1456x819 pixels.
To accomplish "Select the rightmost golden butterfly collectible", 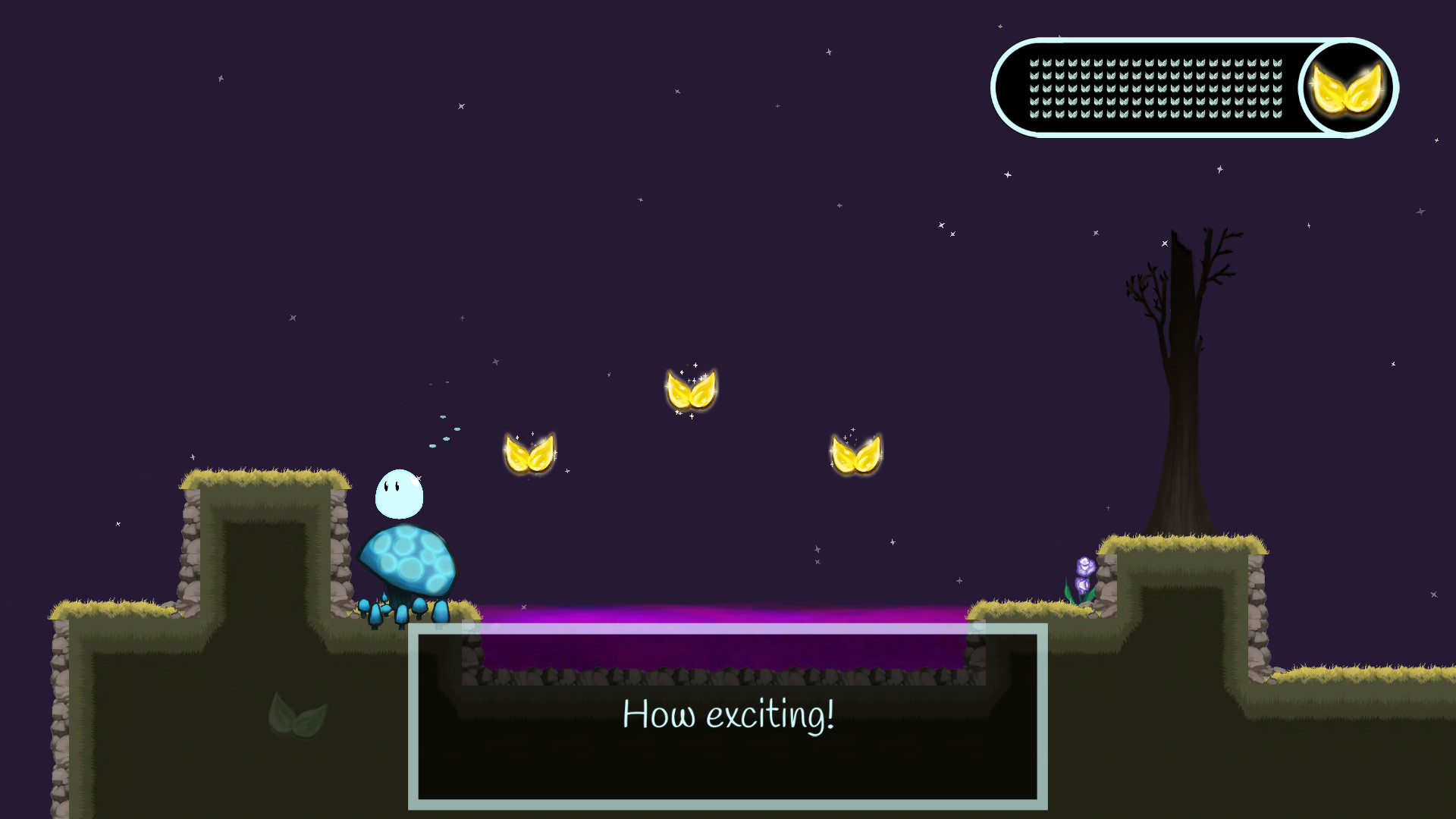I will (x=855, y=456).
